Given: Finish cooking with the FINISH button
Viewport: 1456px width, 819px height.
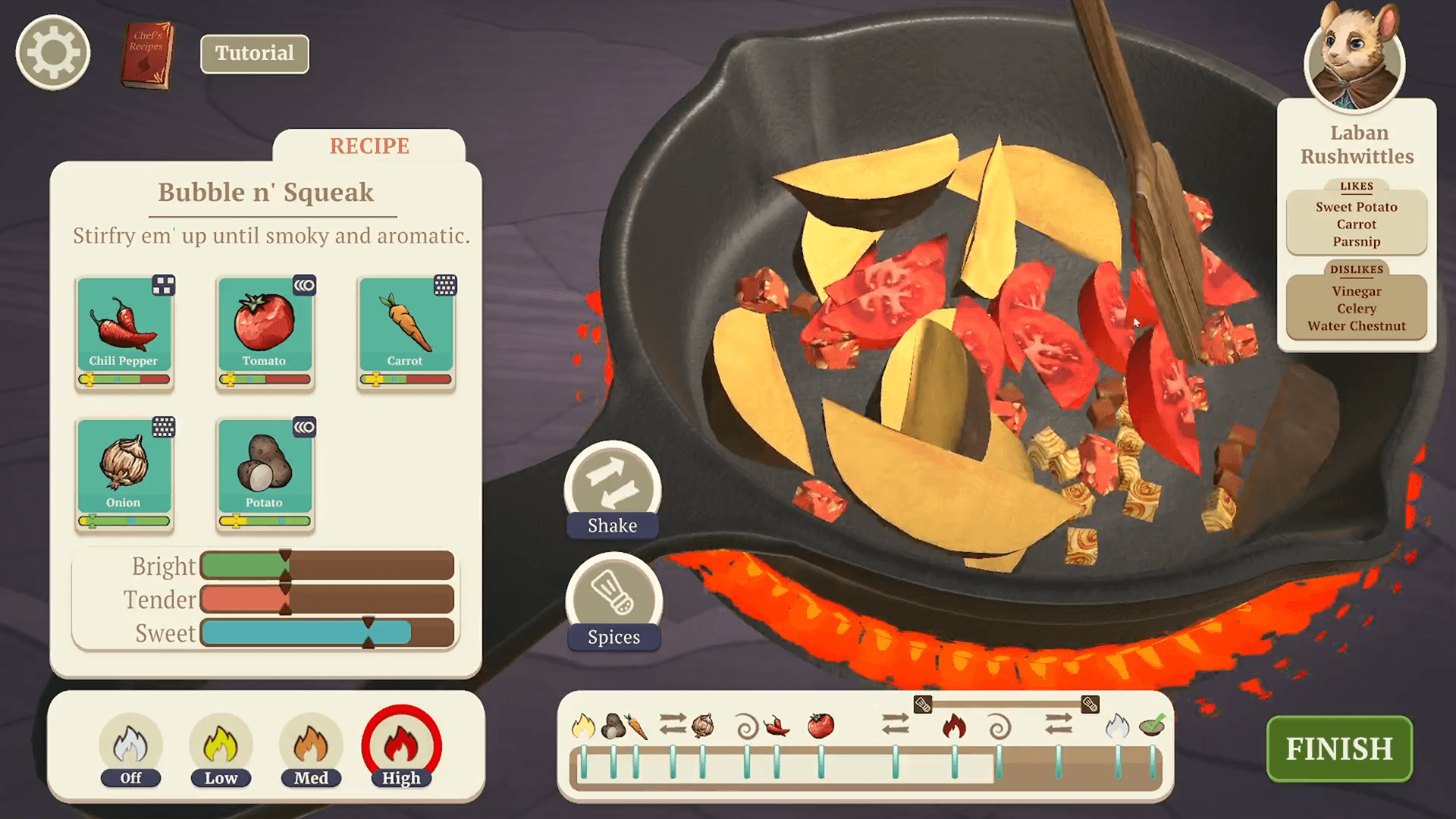Looking at the screenshot, I should [1339, 748].
